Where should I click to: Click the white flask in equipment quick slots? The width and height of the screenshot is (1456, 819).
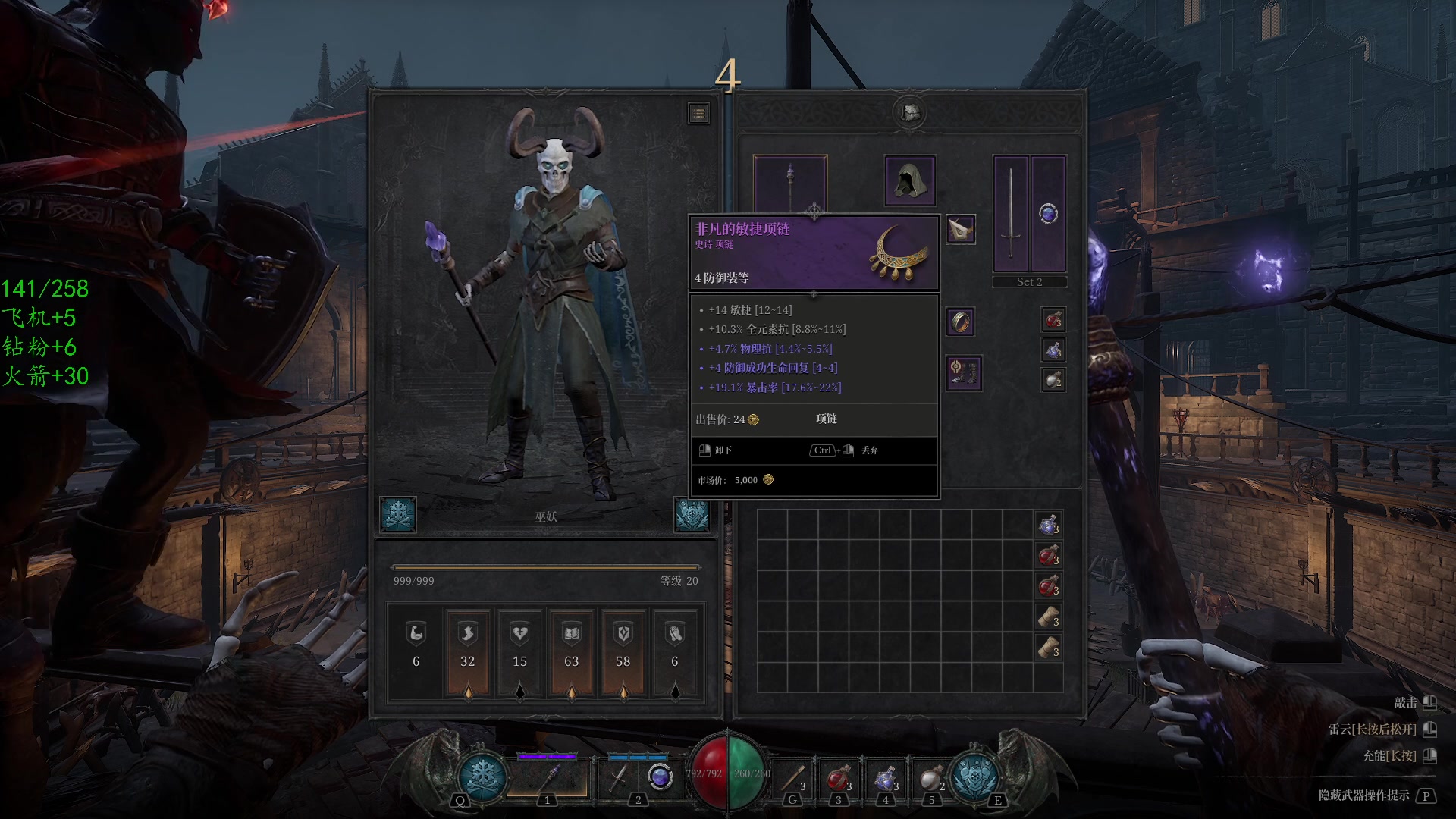[x=1053, y=379]
